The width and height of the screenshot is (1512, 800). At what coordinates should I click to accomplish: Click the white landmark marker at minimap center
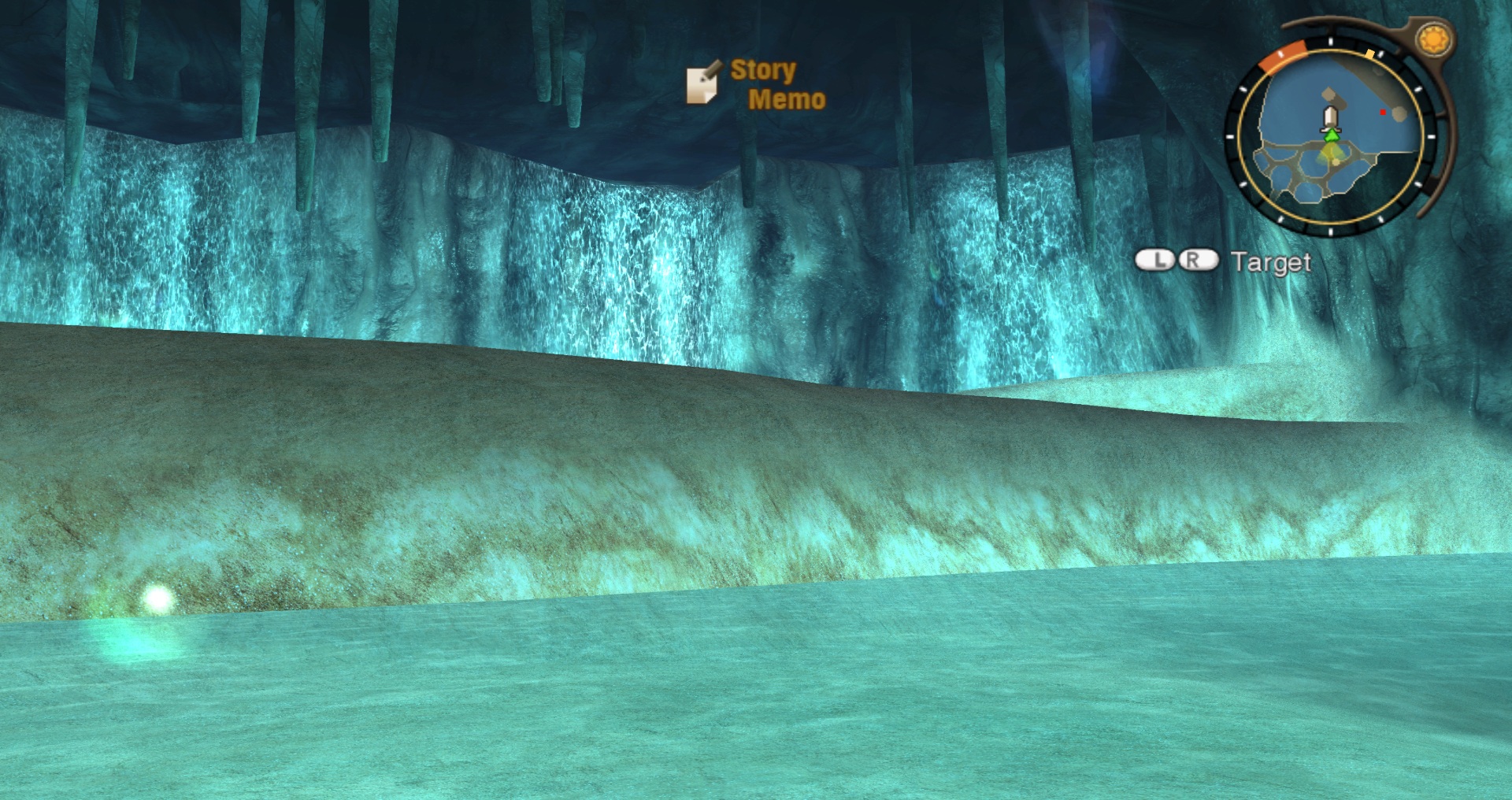pos(1330,117)
